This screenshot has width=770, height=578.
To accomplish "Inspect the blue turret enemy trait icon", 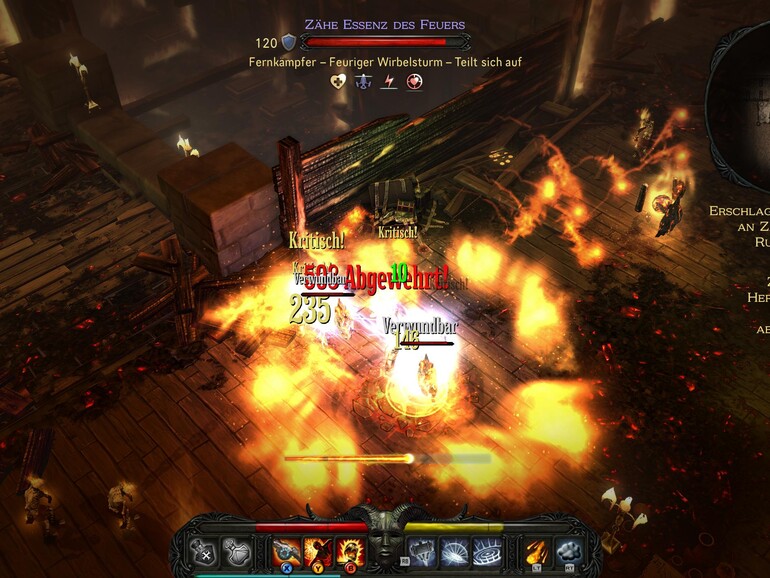I will [364, 82].
